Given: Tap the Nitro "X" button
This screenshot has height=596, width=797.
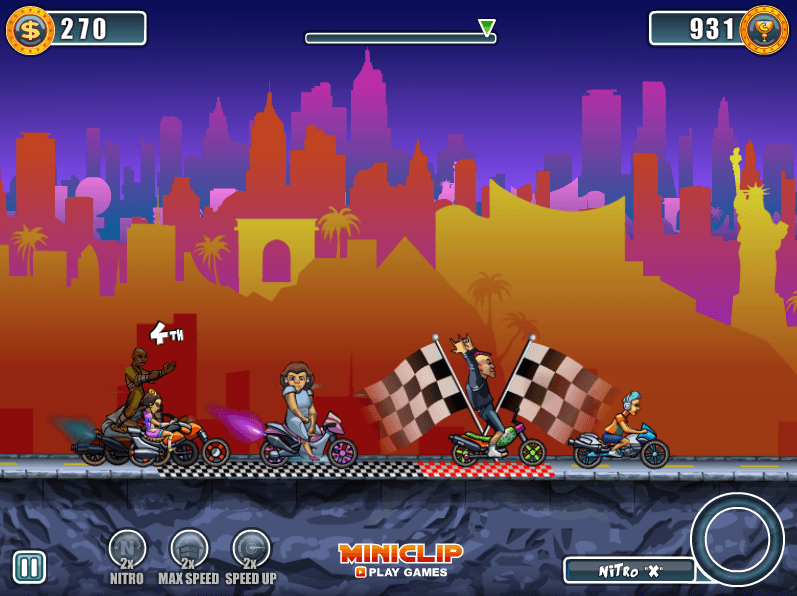Looking at the screenshot, I should click(629, 570).
